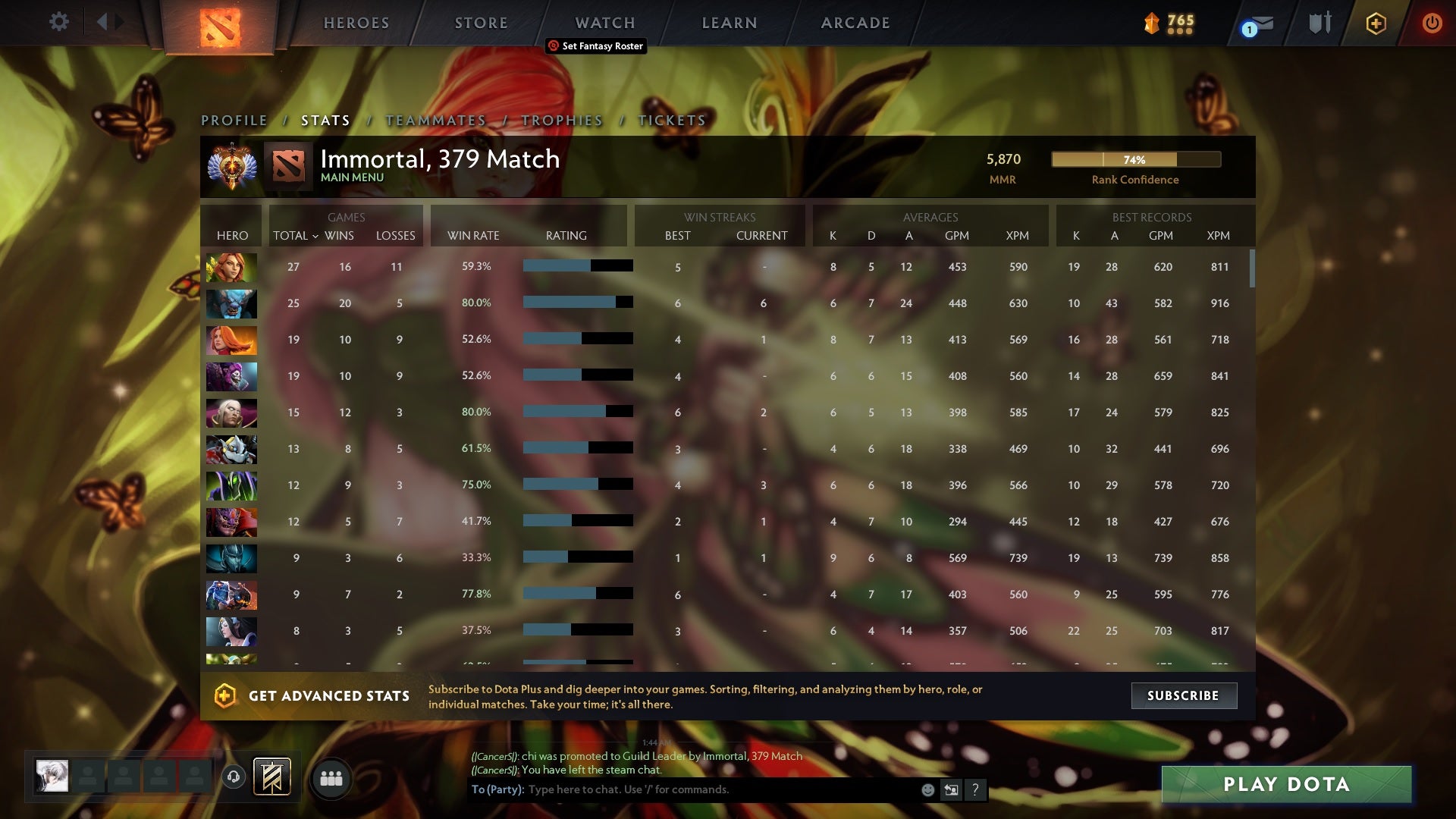This screenshot has height=819, width=1456.
Task: Open the Armory shield and sword icon
Action: click(x=1319, y=23)
